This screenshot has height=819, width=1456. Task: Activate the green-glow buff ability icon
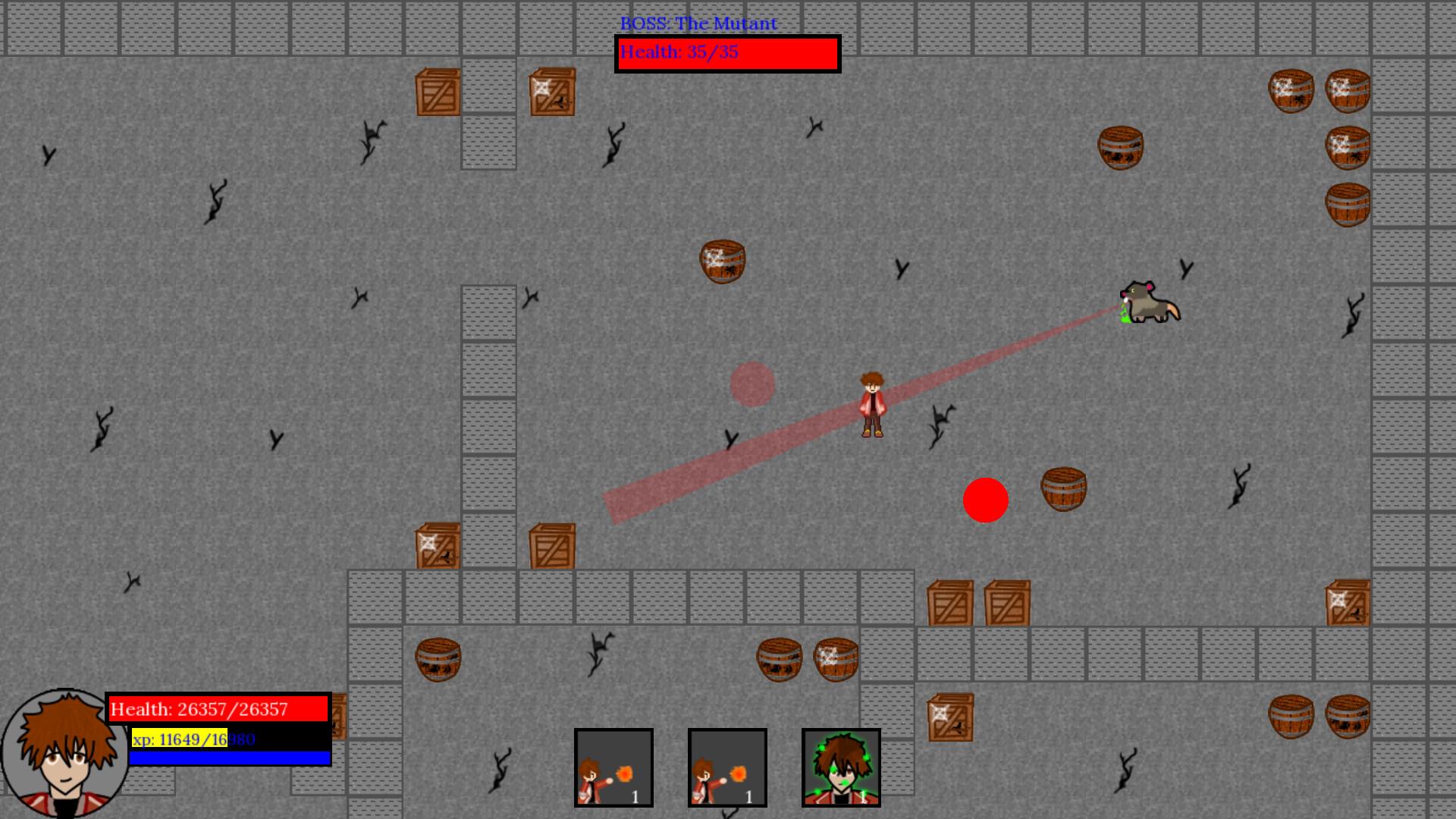[841, 767]
